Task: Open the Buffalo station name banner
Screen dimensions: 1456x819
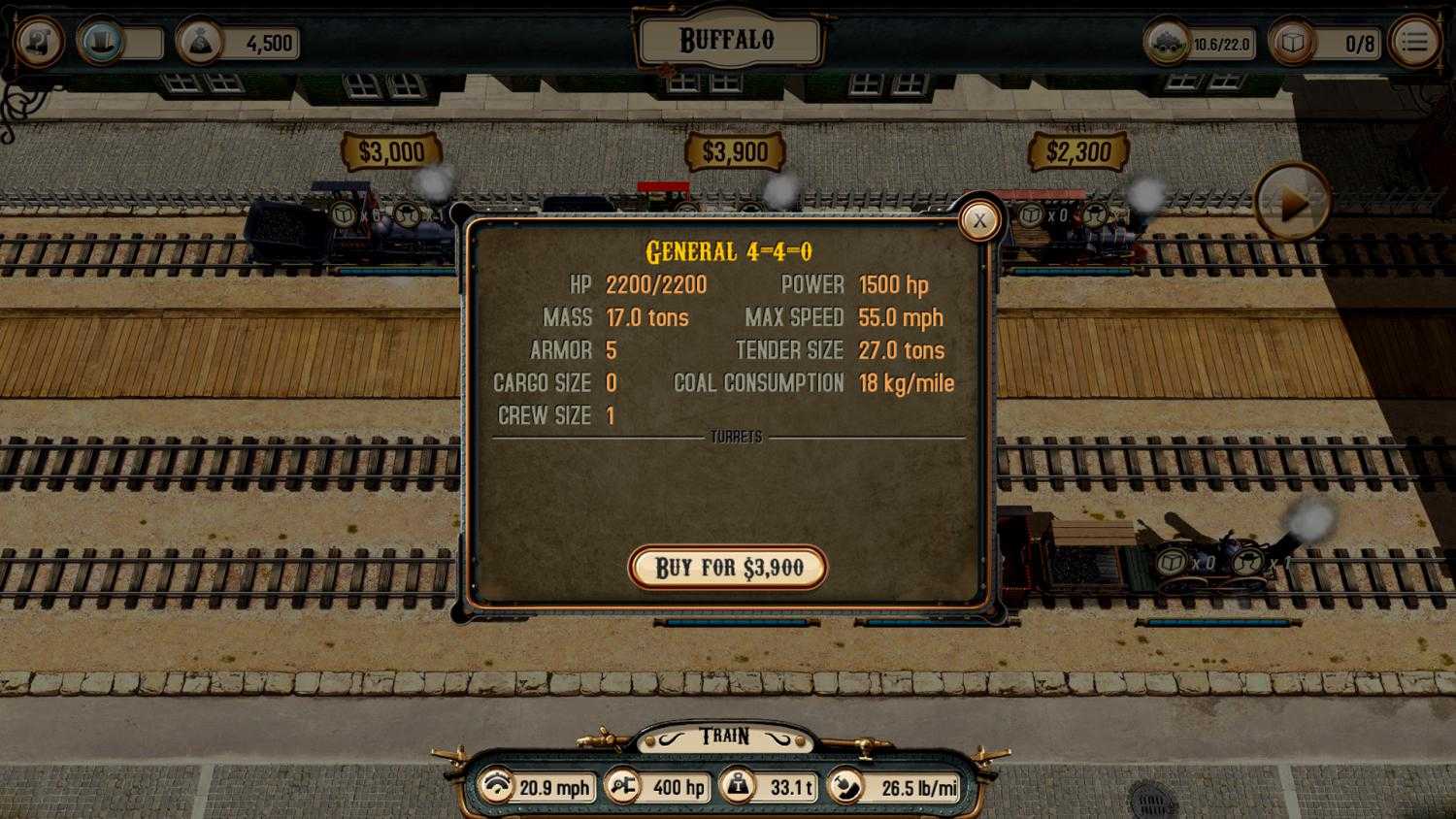Action: 728,39
